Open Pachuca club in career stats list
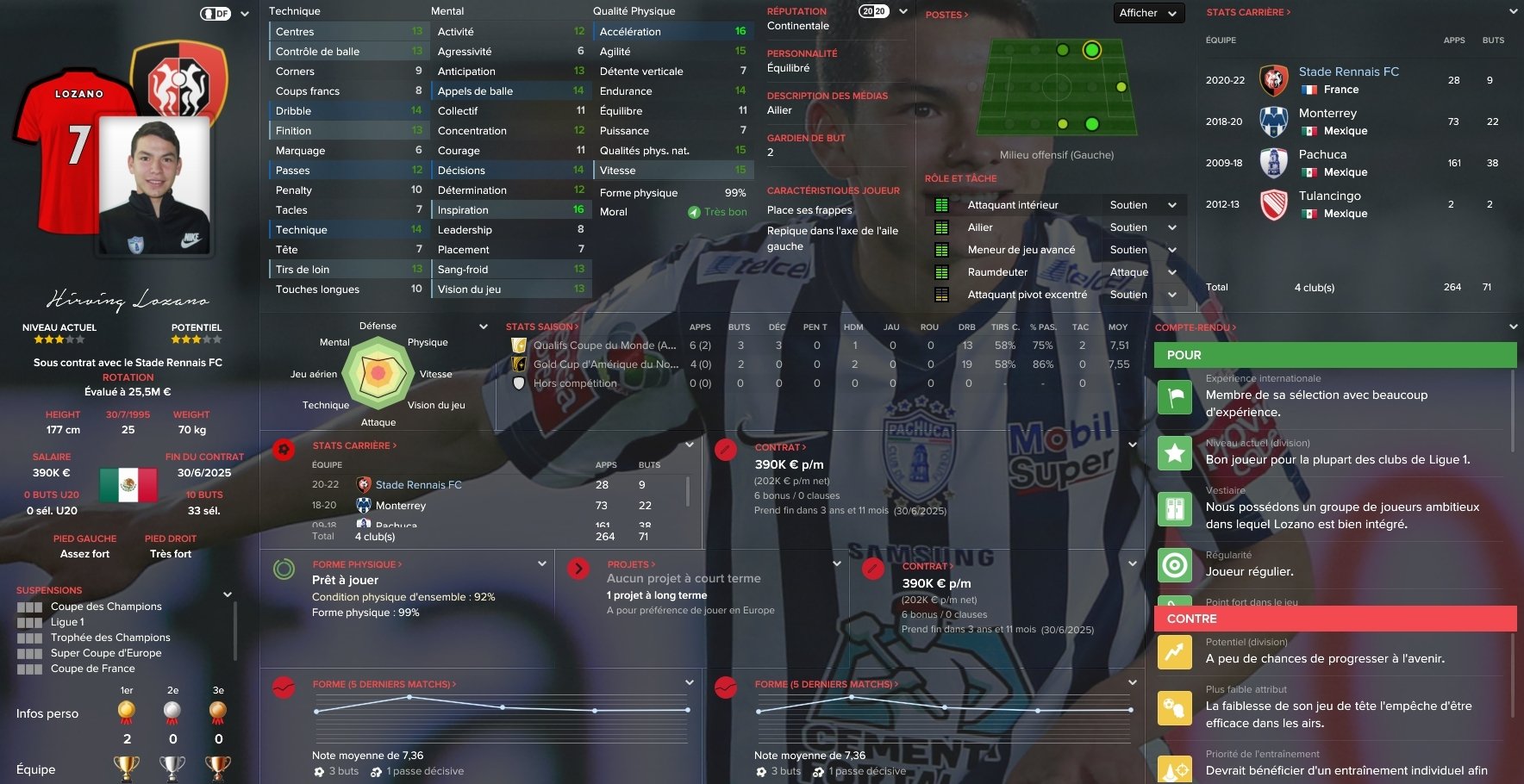 (1322, 154)
